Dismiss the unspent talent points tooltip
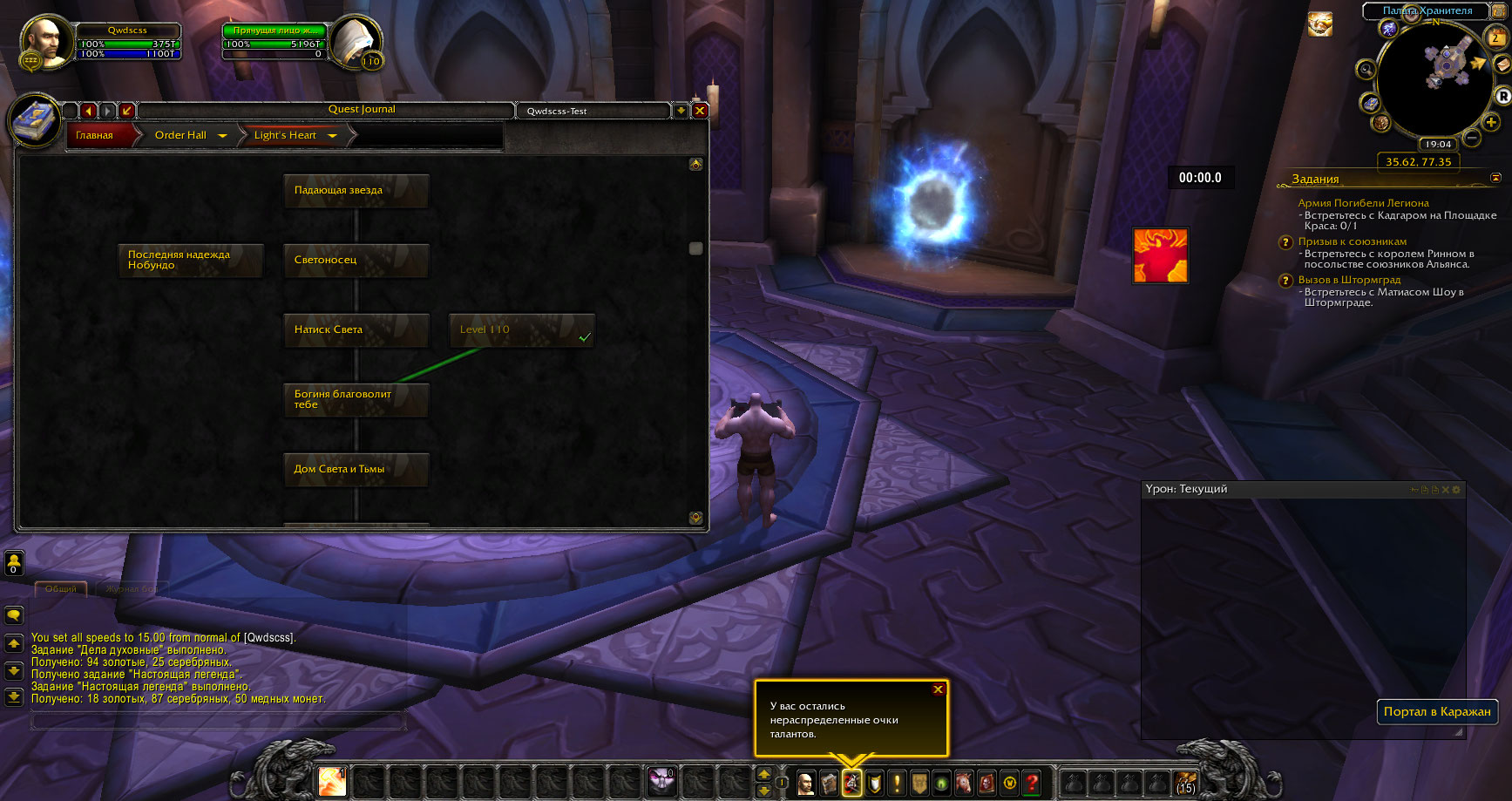This screenshot has width=1512, height=801. 938,689
